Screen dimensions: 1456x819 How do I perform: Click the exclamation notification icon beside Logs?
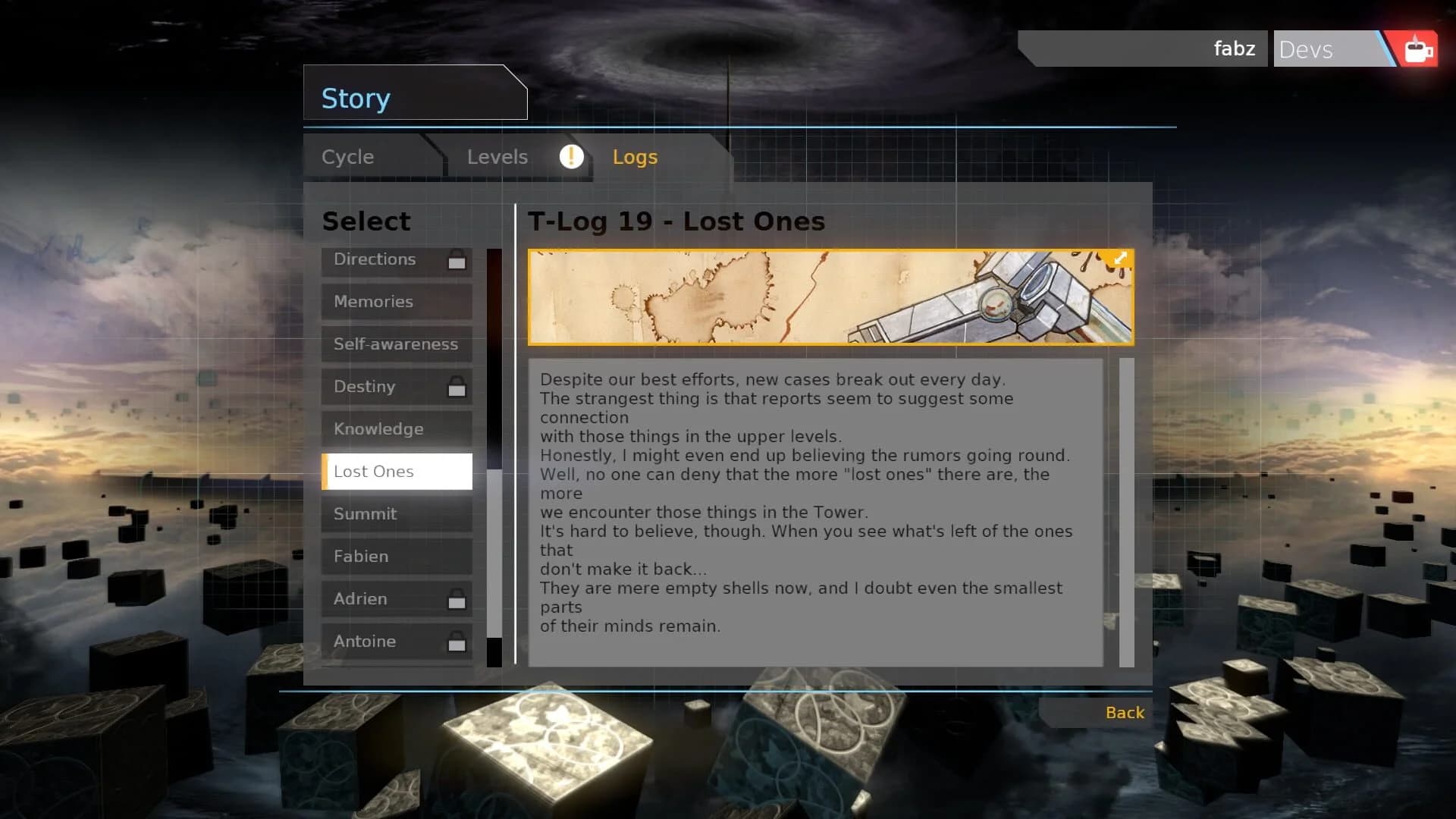570,157
